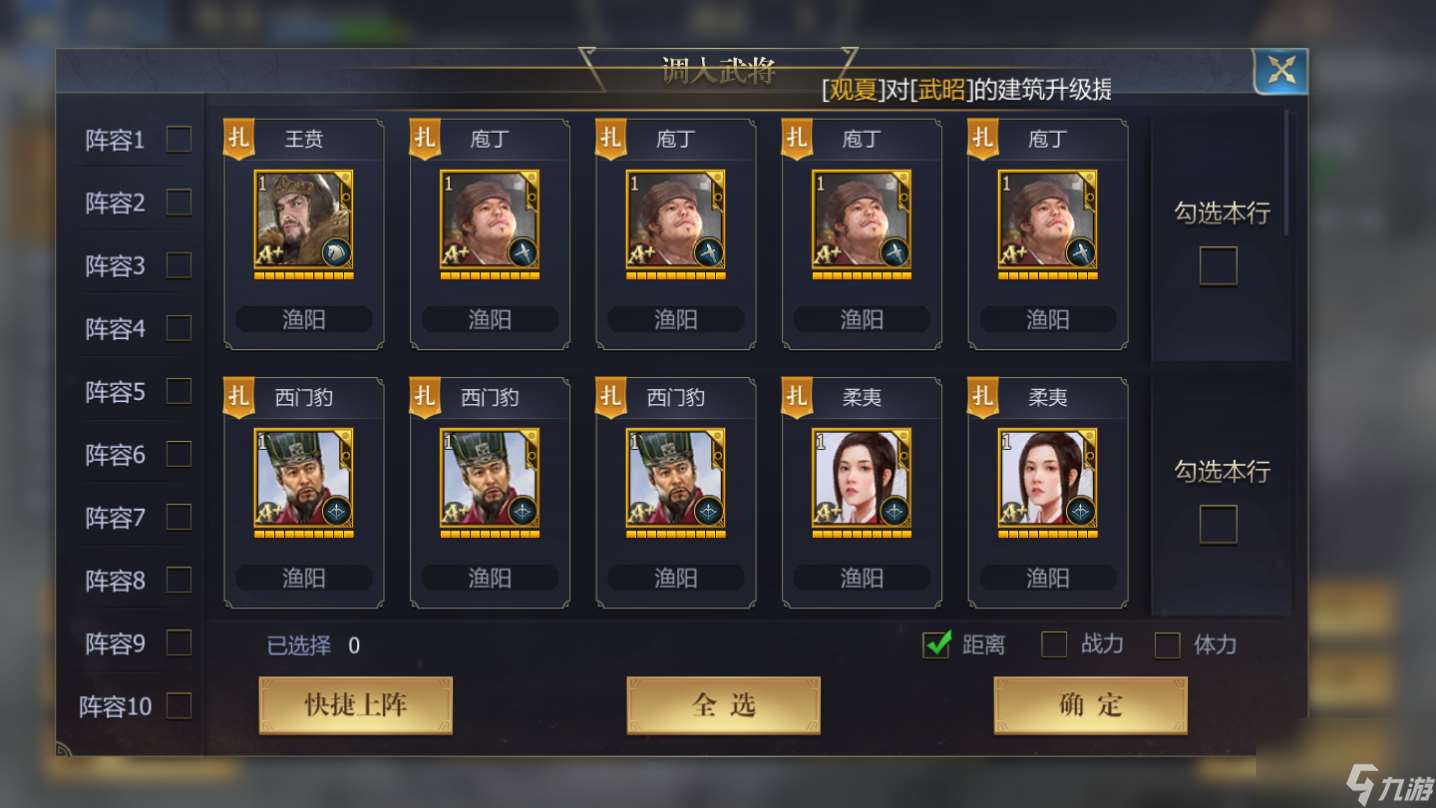Tick the 阵容2 checkbox
The image size is (1436, 808).
pyautogui.click(x=179, y=202)
